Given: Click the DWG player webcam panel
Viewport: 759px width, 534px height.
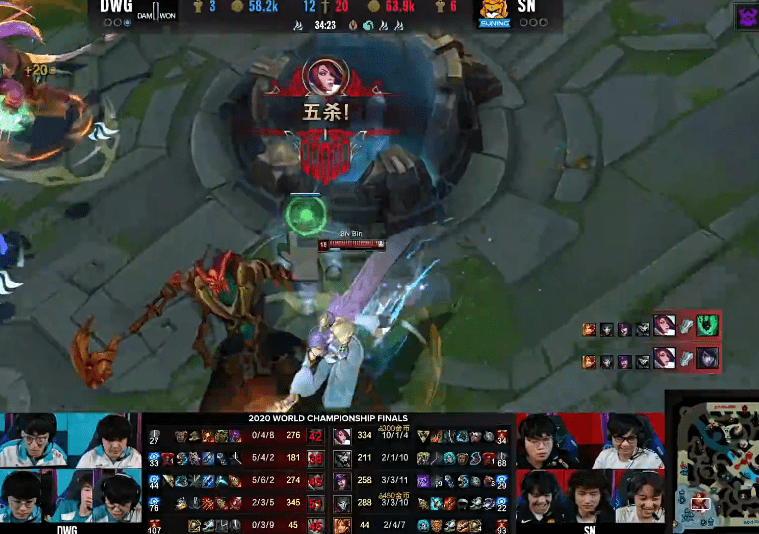Looking at the screenshot, I should [70, 471].
